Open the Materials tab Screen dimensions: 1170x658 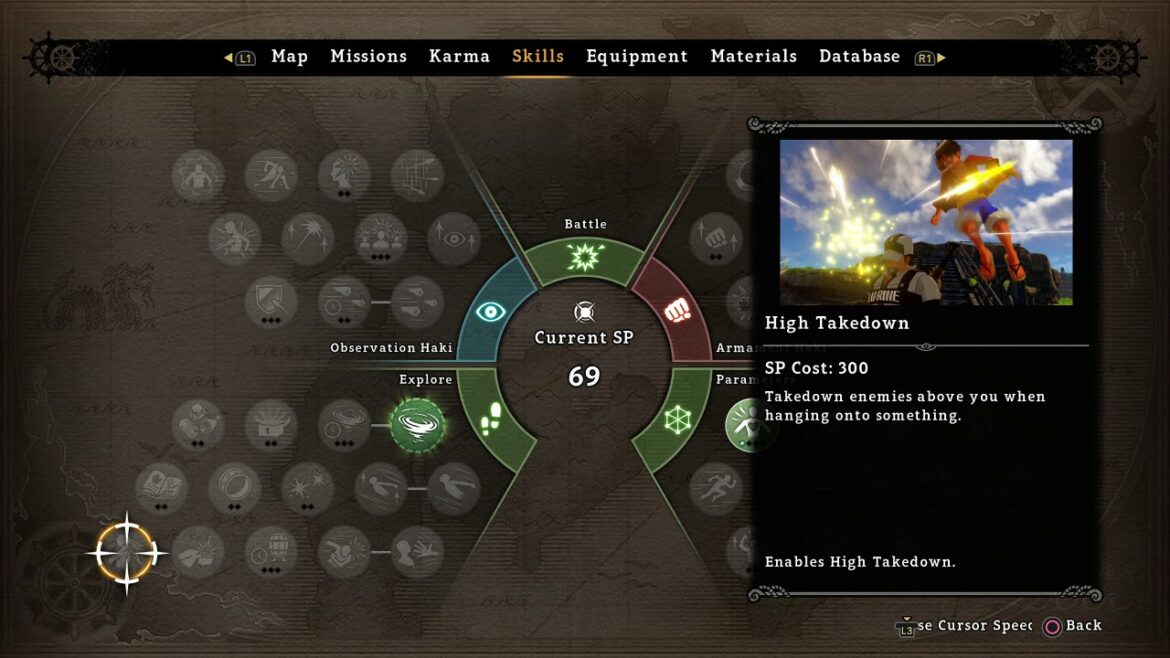tap(753, 57)
